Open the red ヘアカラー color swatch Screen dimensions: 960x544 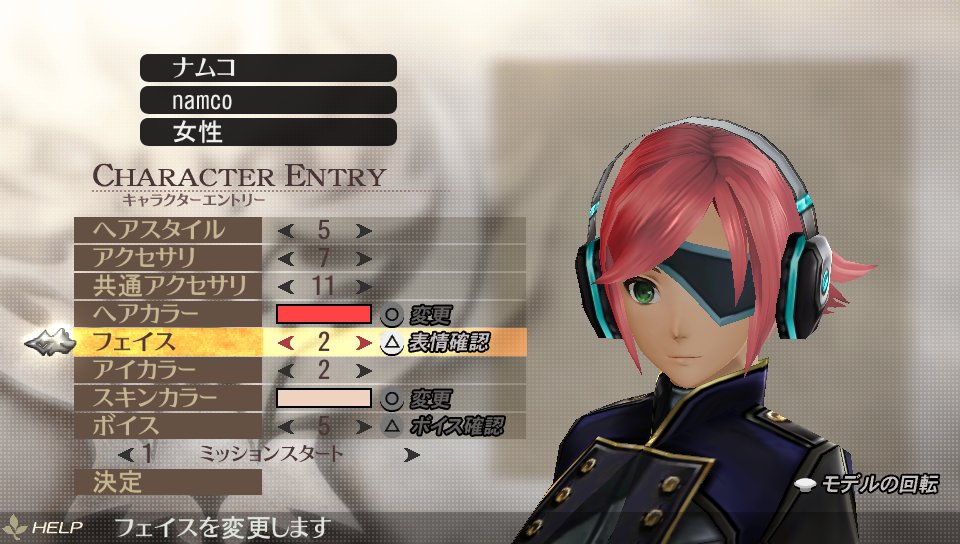(x=323, y=314)
